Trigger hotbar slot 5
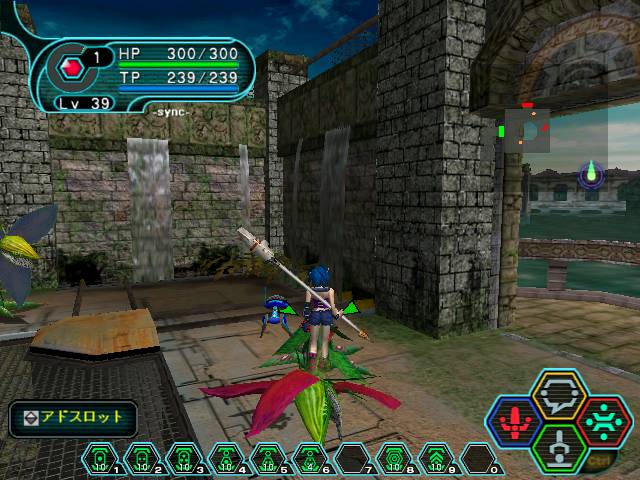This screenshot has width=640, height=480. (x=268, y=461)
